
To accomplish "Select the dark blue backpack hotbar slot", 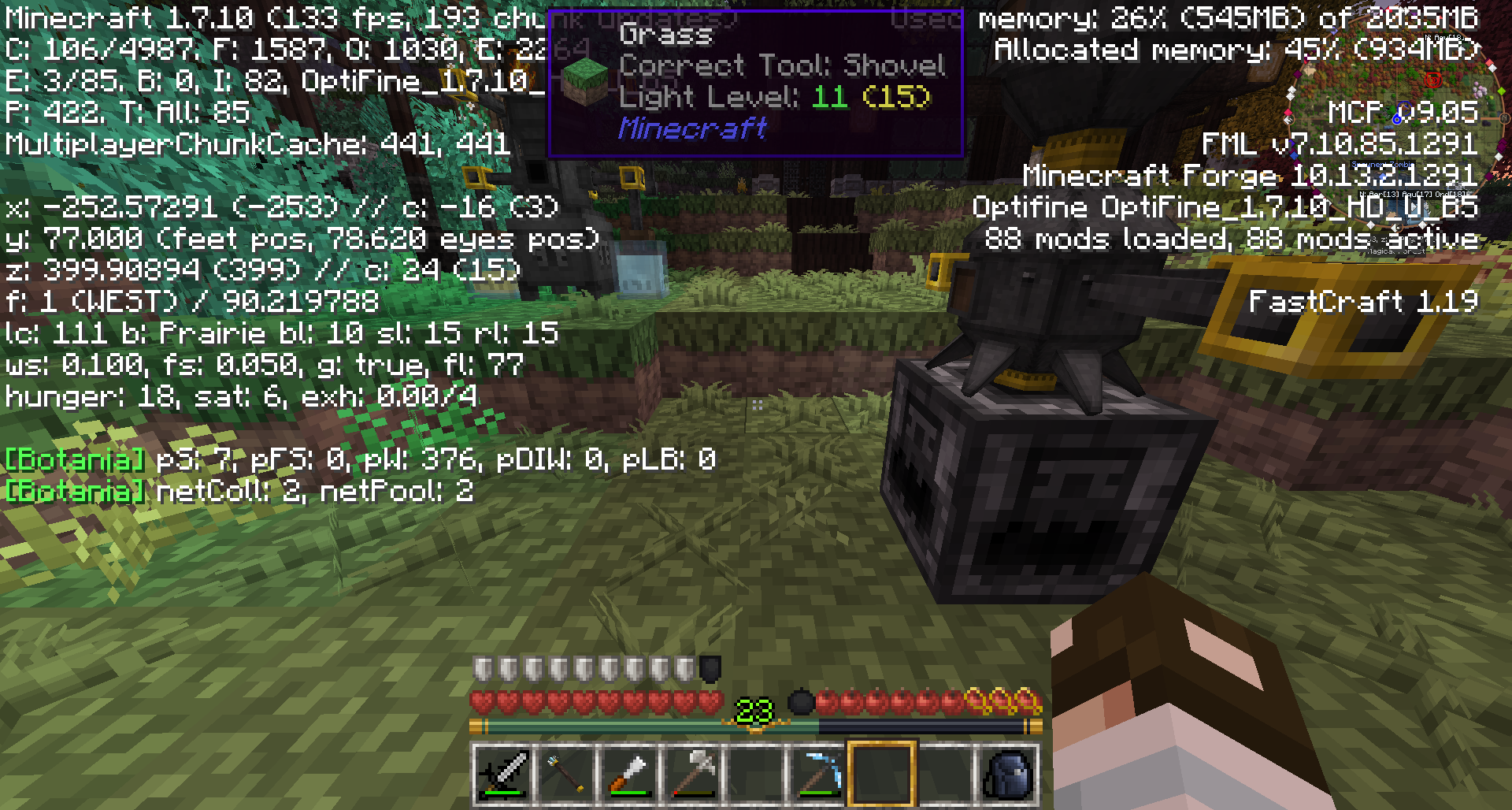I will pos(1008,773).
